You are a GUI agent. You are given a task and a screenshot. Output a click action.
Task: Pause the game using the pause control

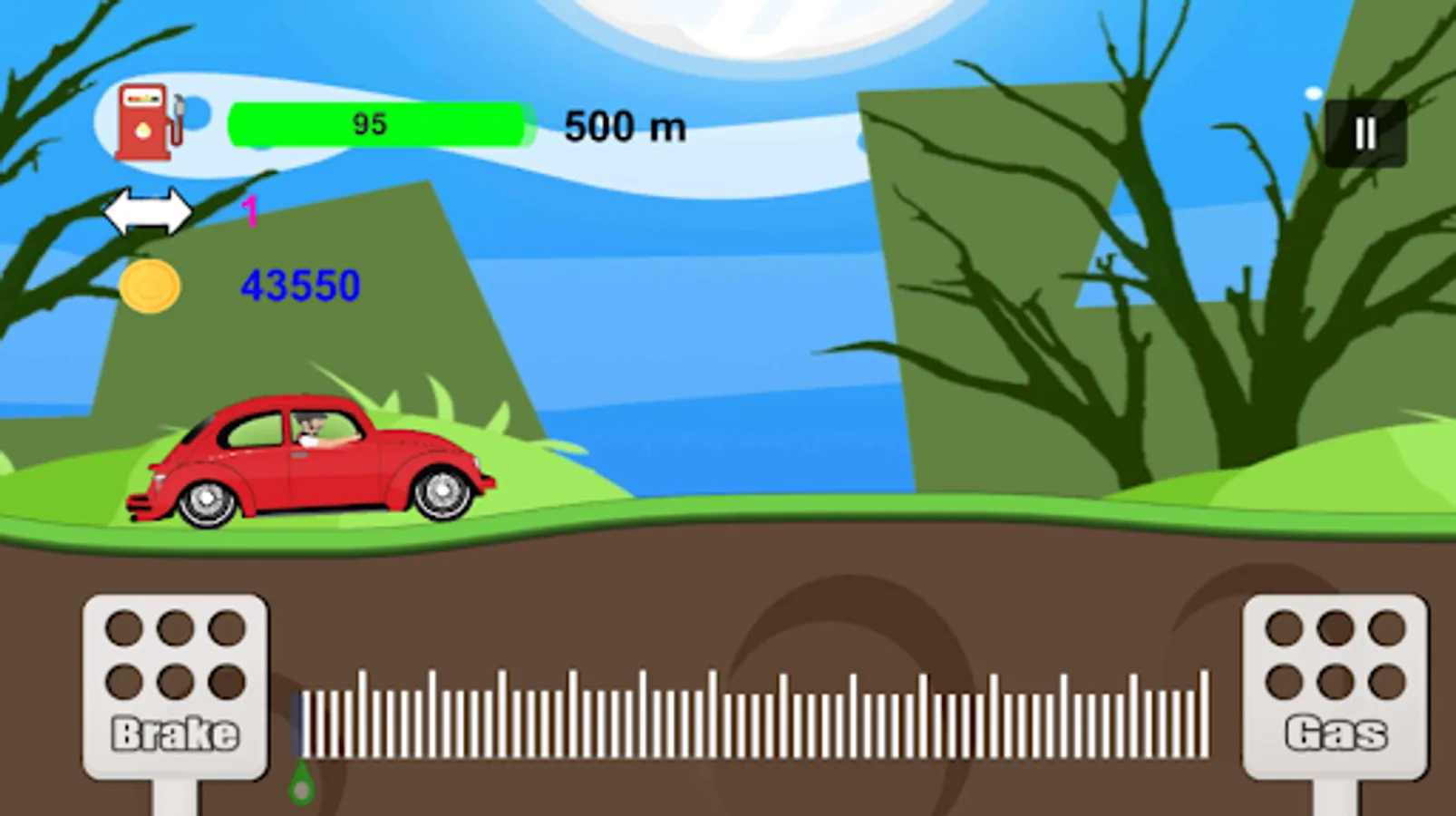1364,132
